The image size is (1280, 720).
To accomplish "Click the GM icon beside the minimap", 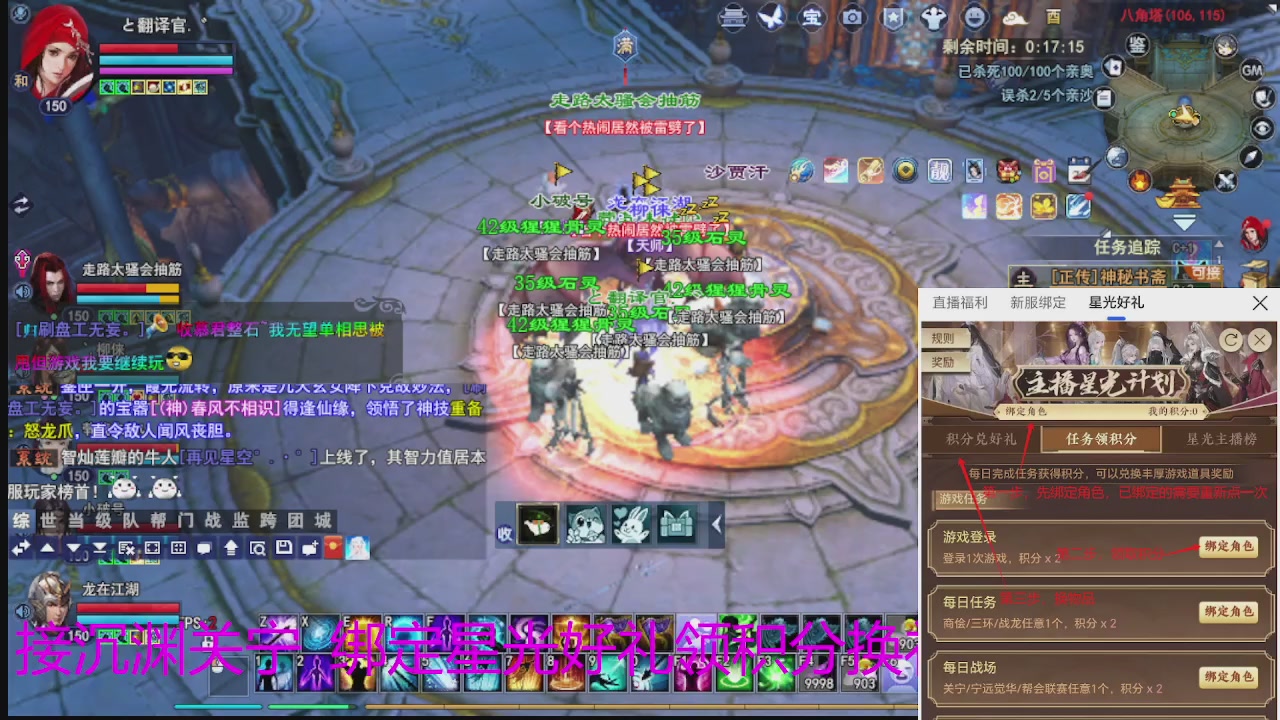I will pyautogui.click(x=1250, y=72).
